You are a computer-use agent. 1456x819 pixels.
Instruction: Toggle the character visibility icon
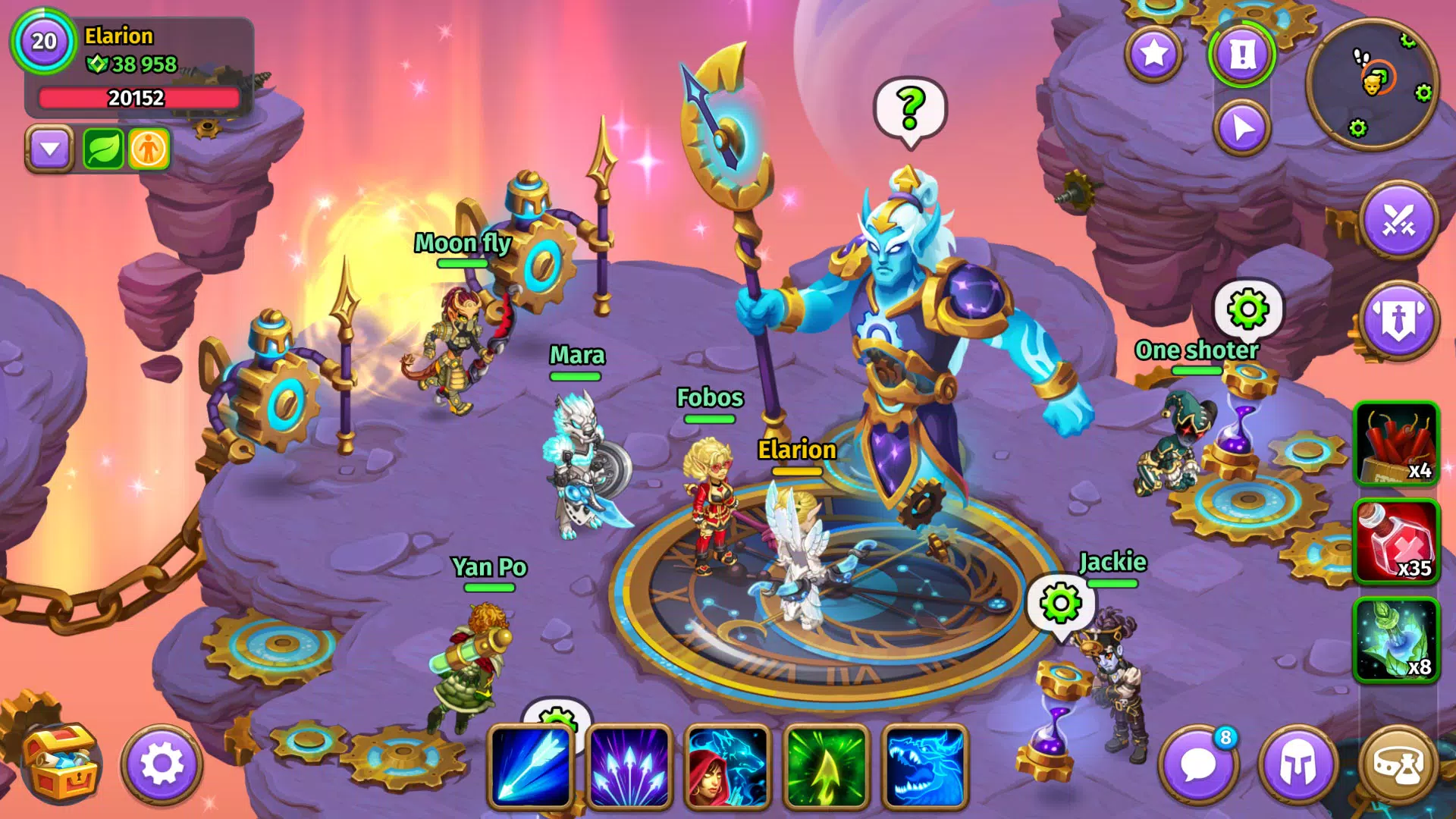[149, 149]
